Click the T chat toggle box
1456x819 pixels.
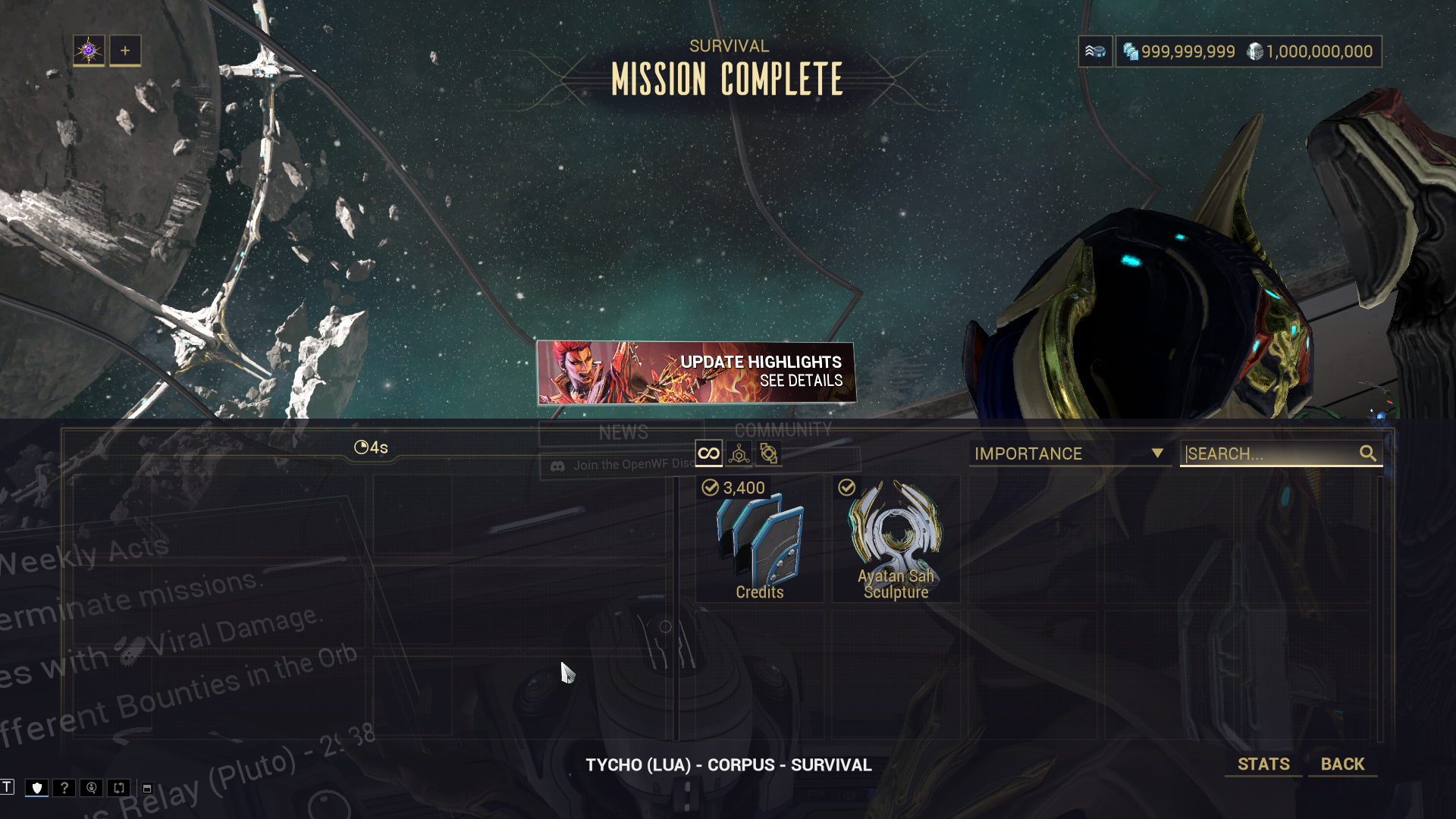pos(7,786)
